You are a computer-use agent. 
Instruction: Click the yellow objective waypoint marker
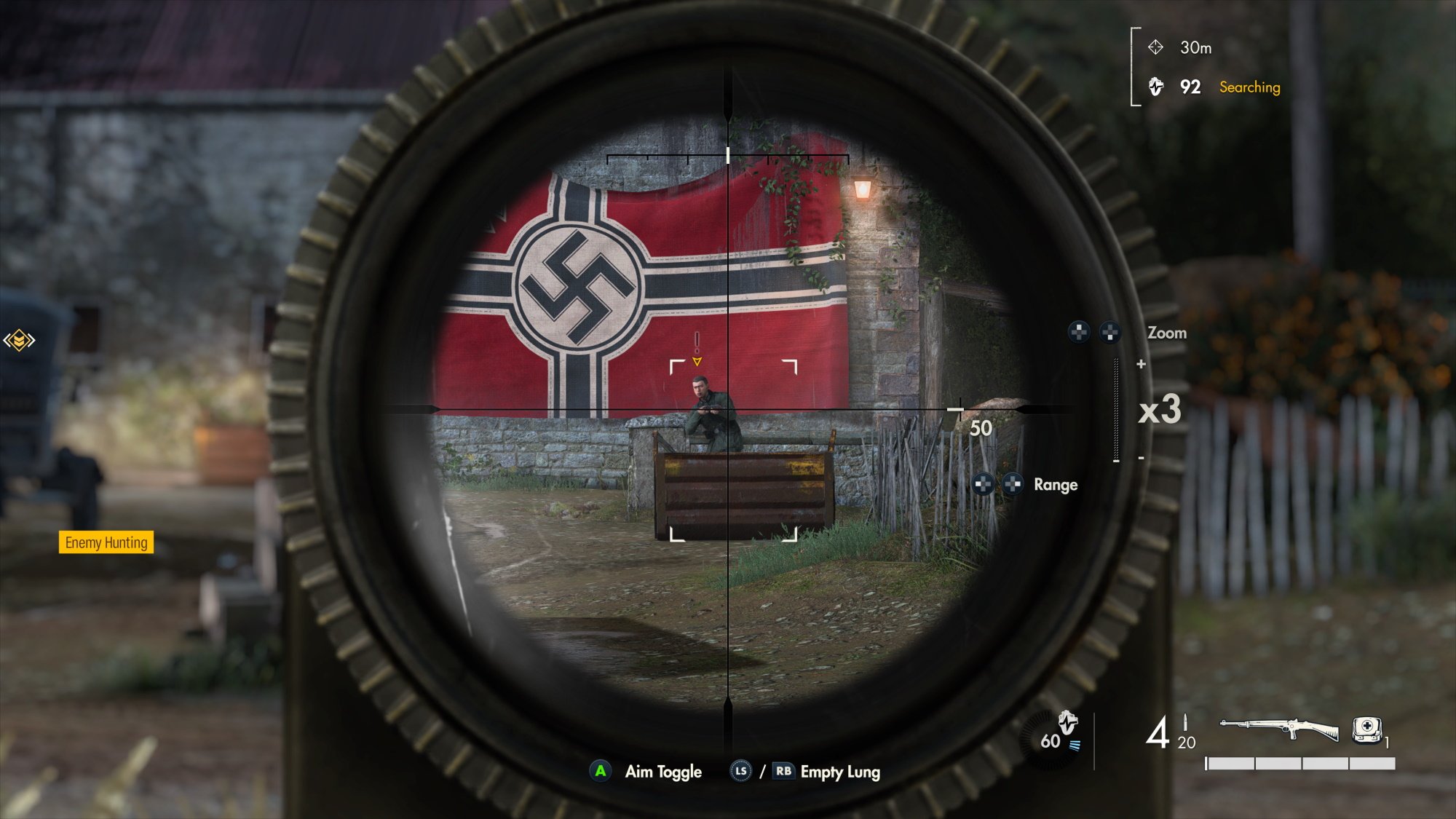19,340
